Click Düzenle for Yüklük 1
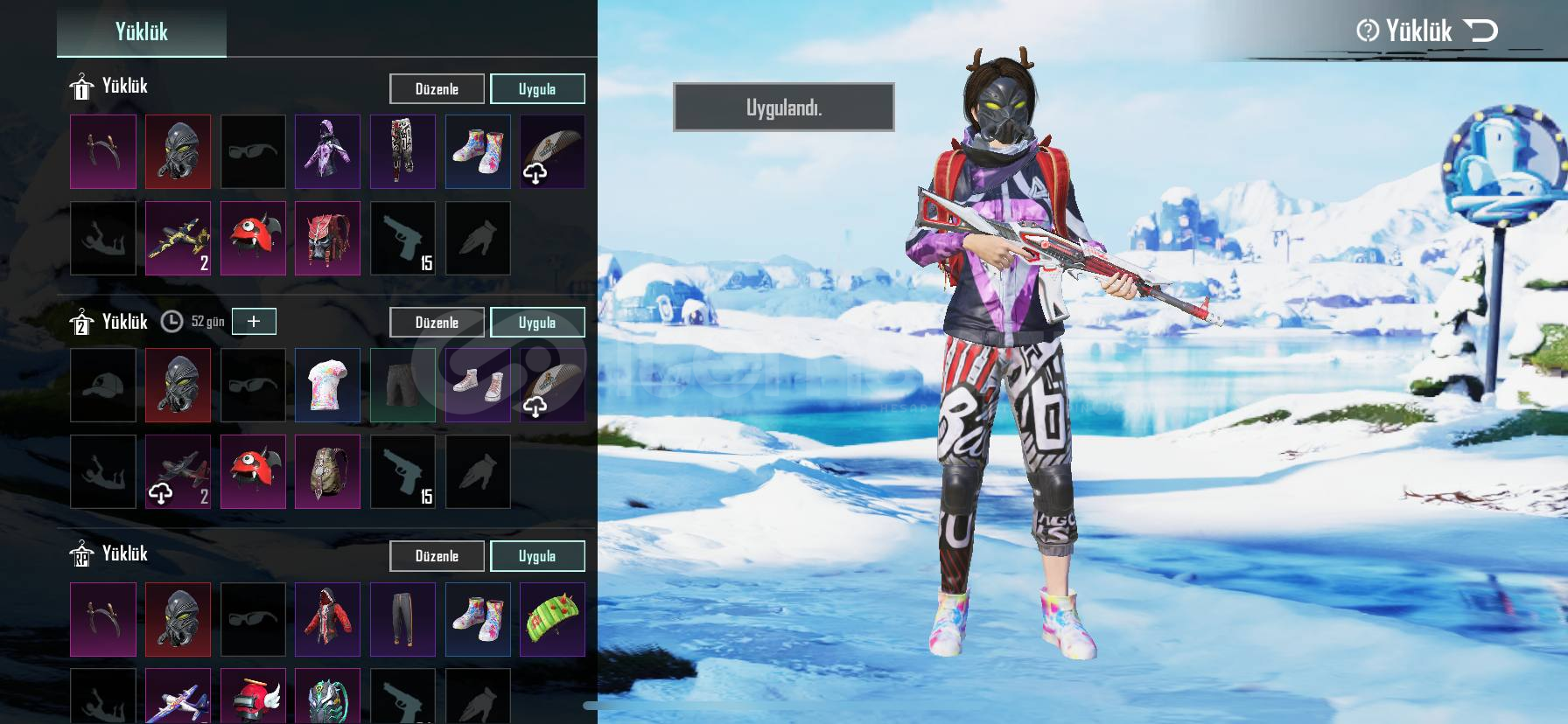 tap(437, 89)
